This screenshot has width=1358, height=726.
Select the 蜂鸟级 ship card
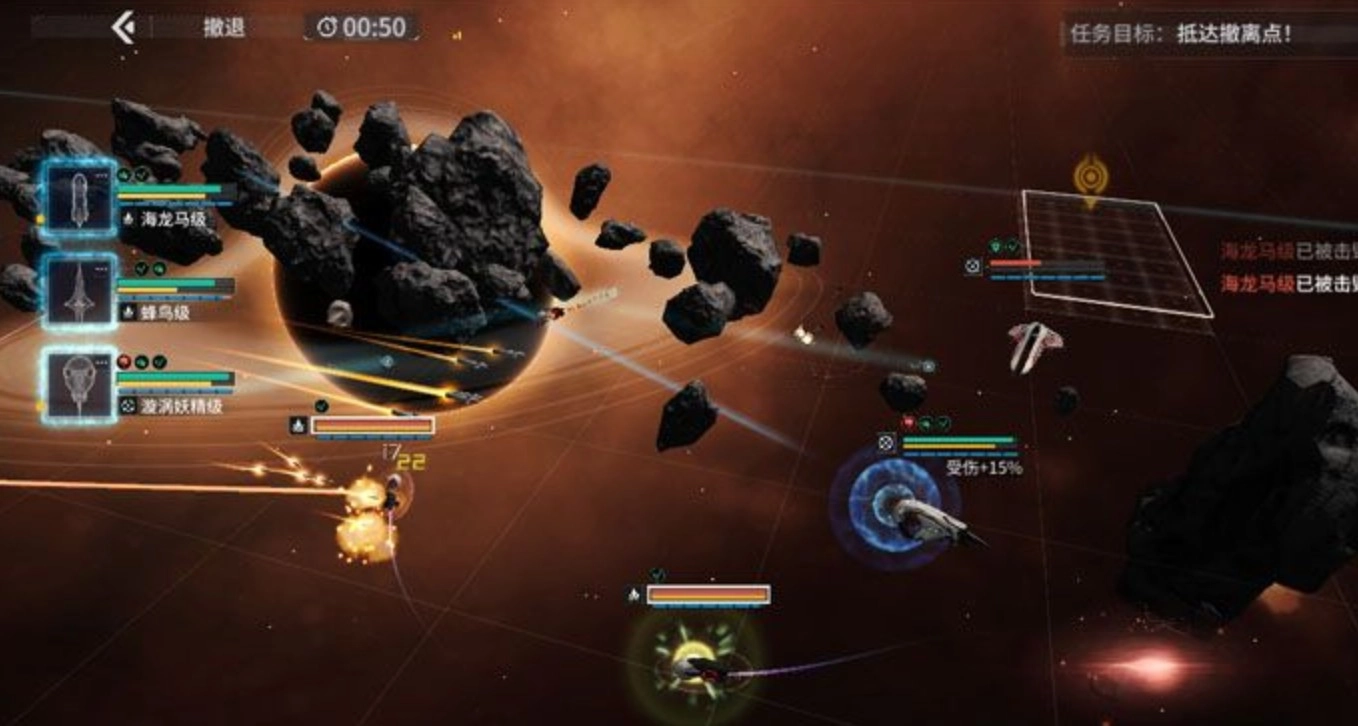pos(80,291)
